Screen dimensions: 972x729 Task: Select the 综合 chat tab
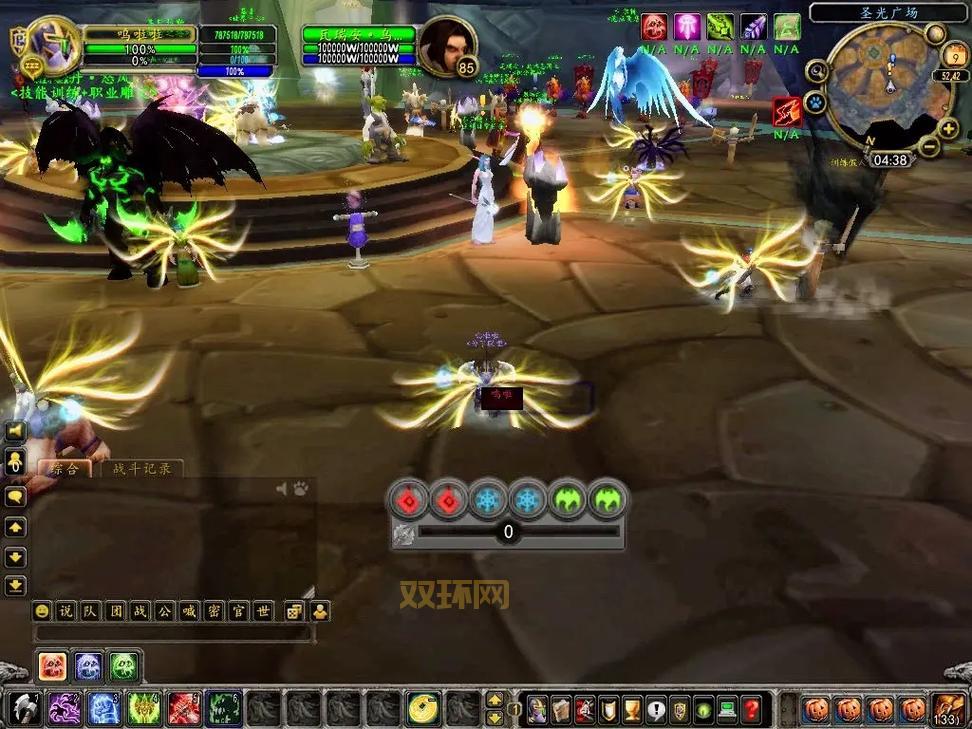tap(63, 468)
